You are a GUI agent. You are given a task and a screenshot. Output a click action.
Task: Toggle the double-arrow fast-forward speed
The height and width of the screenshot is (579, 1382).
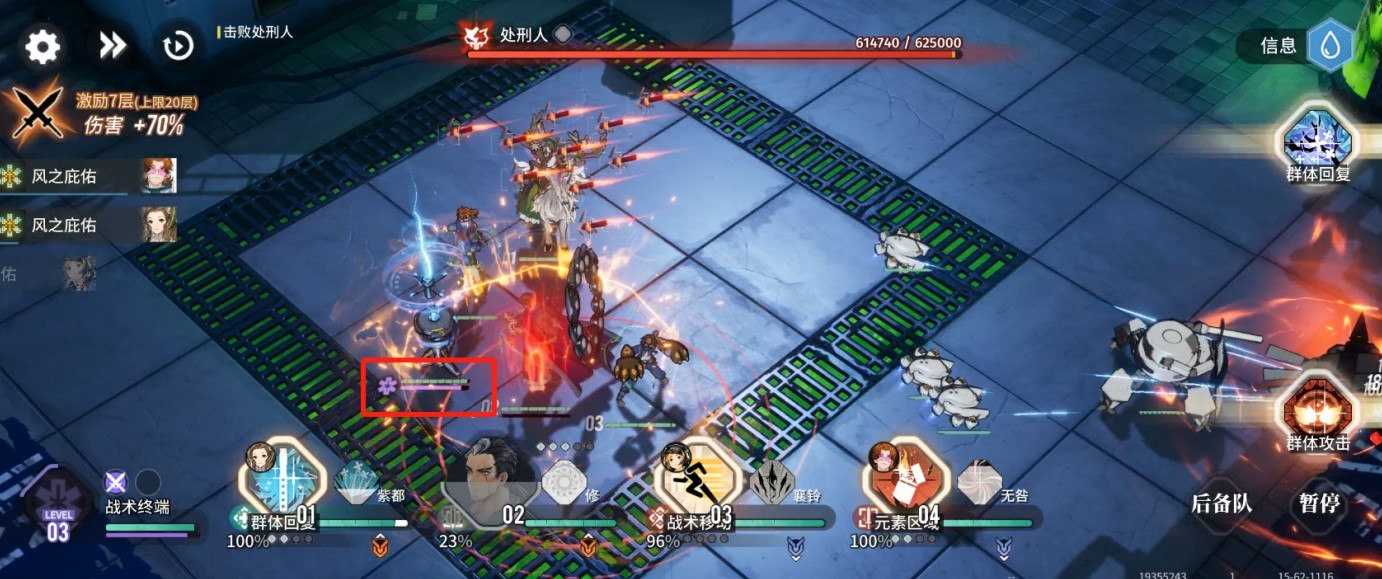[x=112, y=45]
